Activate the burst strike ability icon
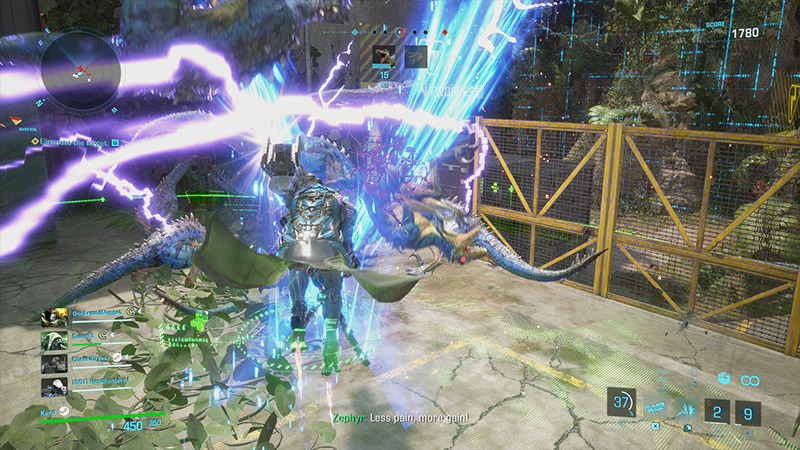 point(689,409)
